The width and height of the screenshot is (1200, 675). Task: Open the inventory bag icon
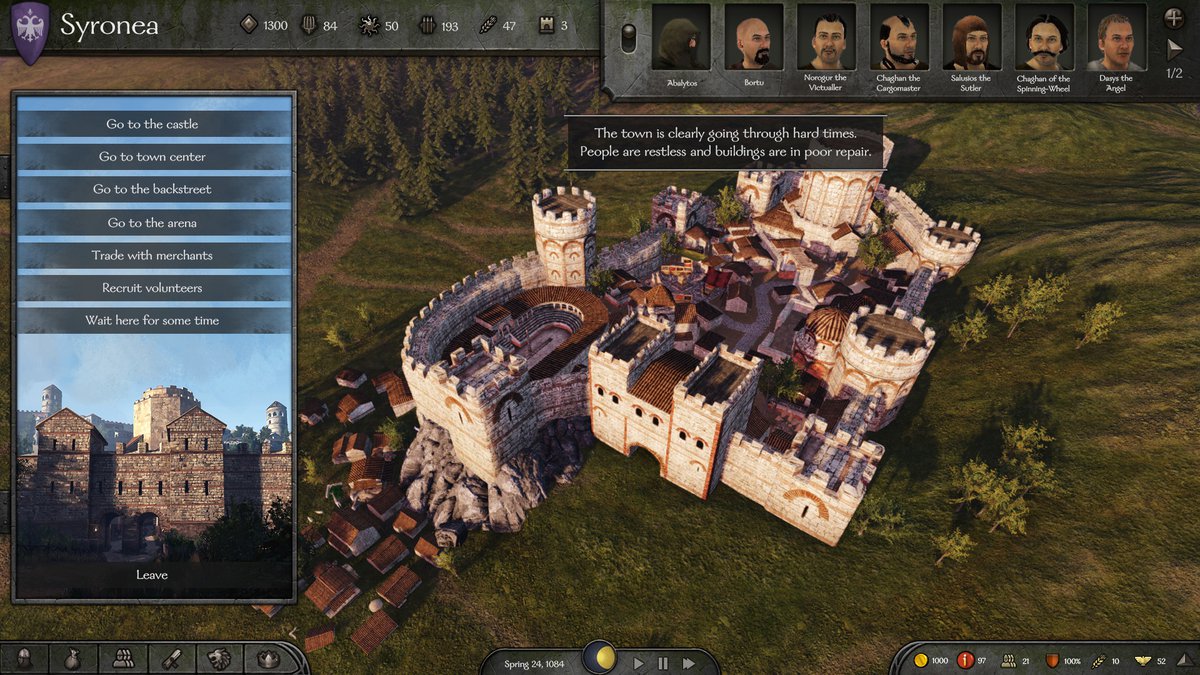click(73, 658)
